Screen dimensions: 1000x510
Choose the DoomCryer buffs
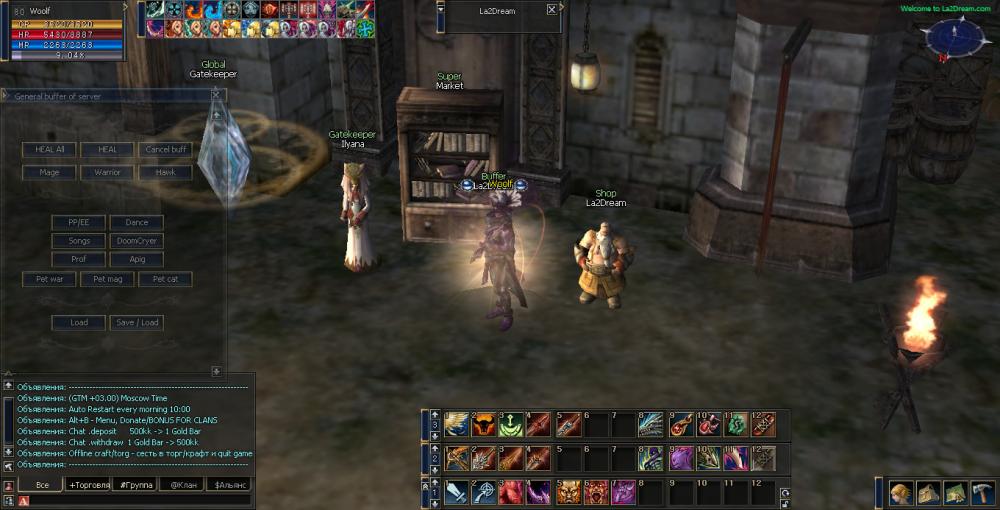coord(136,241)
